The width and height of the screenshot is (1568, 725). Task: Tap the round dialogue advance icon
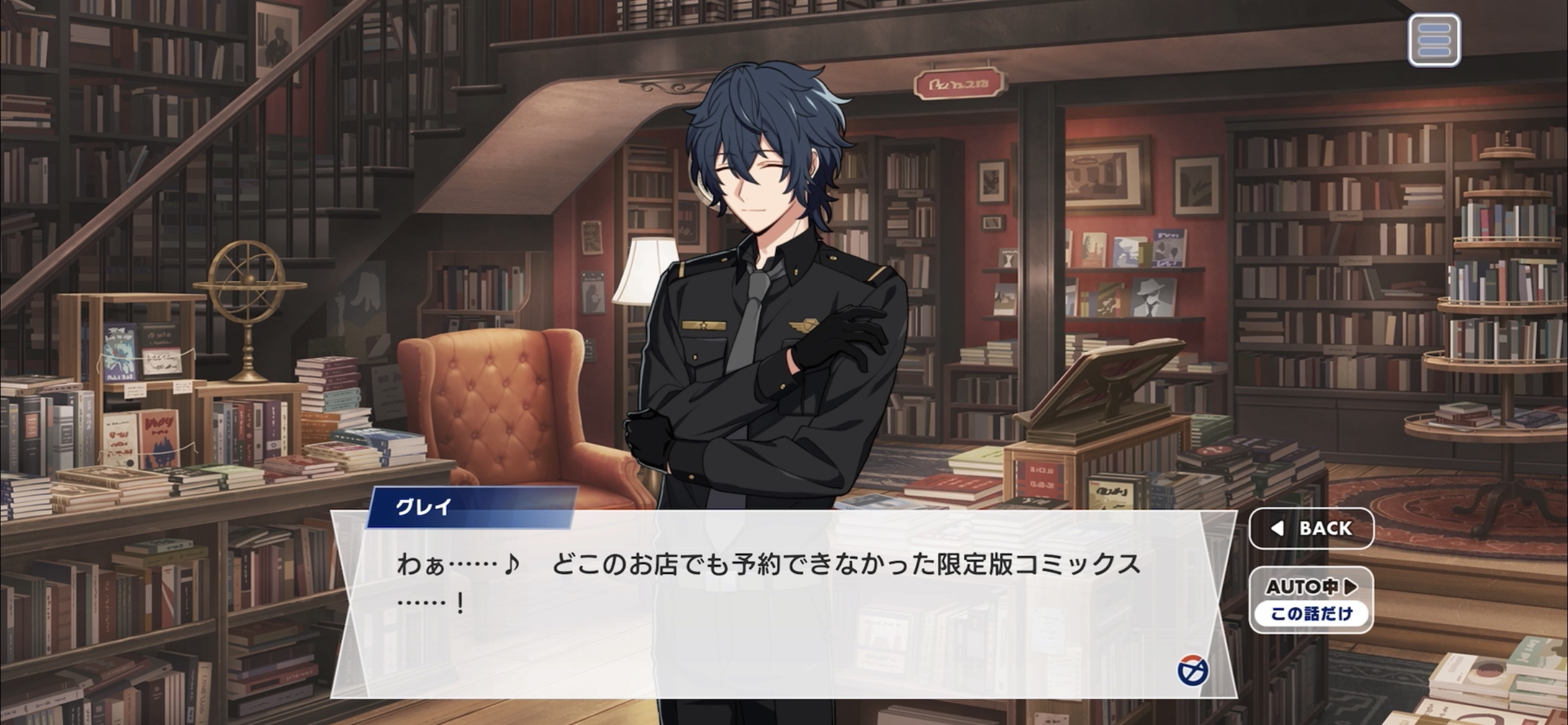1193,672
